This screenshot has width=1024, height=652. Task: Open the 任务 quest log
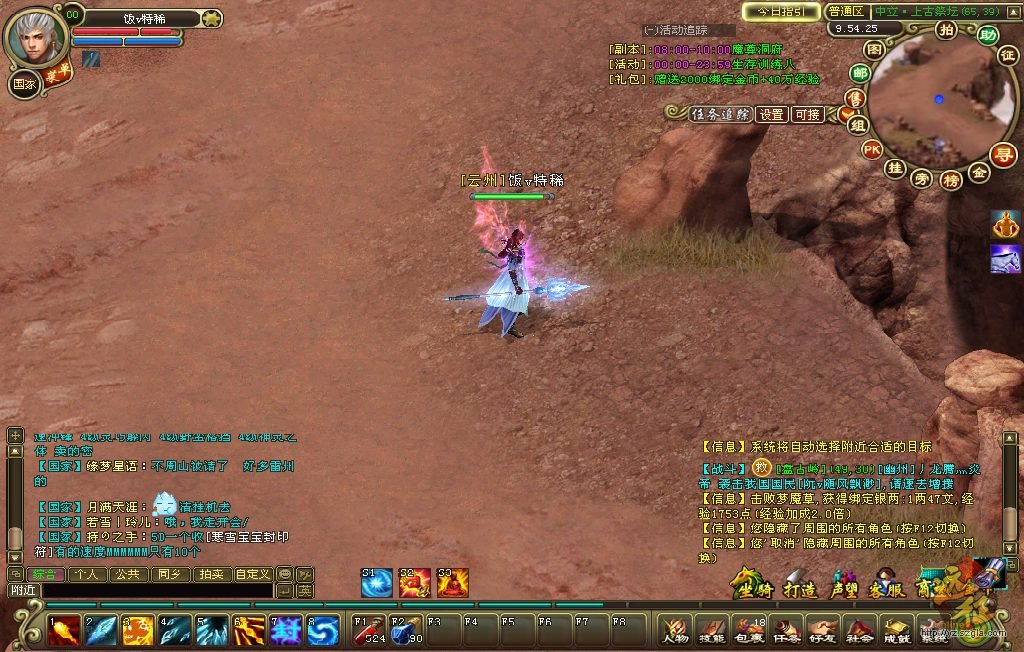point(786,630)
